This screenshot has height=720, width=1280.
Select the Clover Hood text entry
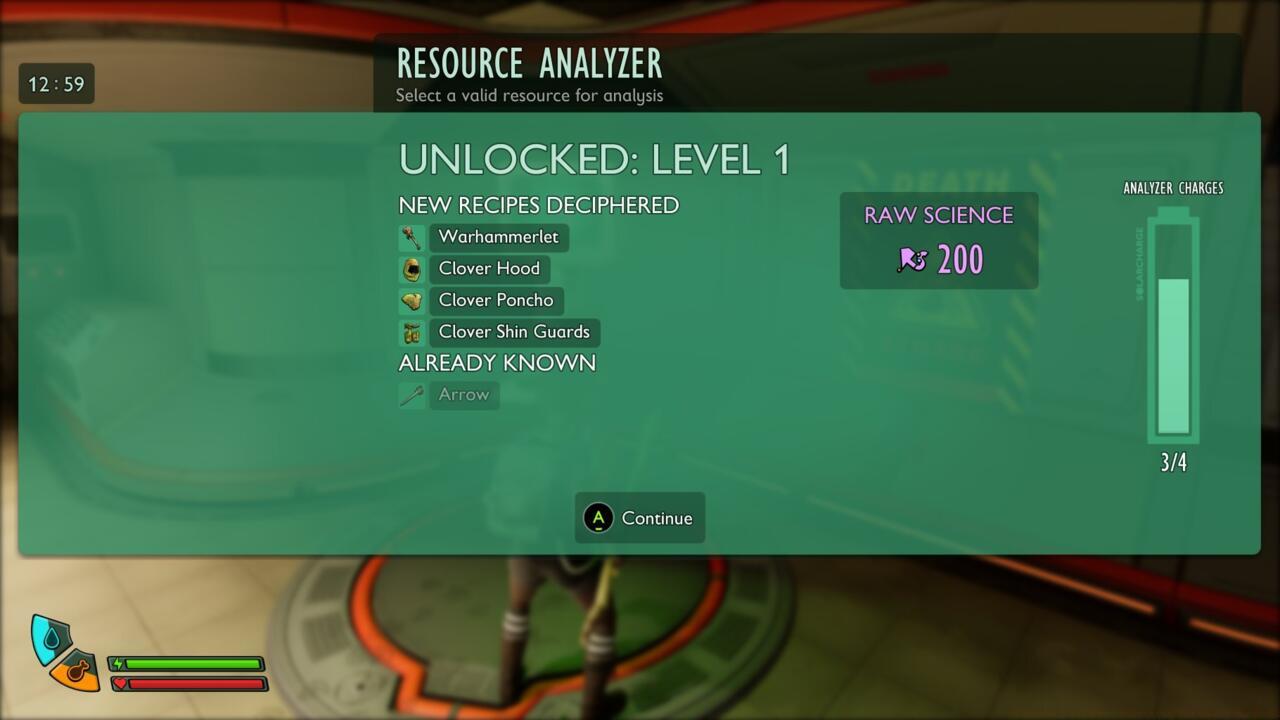(488, 268)
